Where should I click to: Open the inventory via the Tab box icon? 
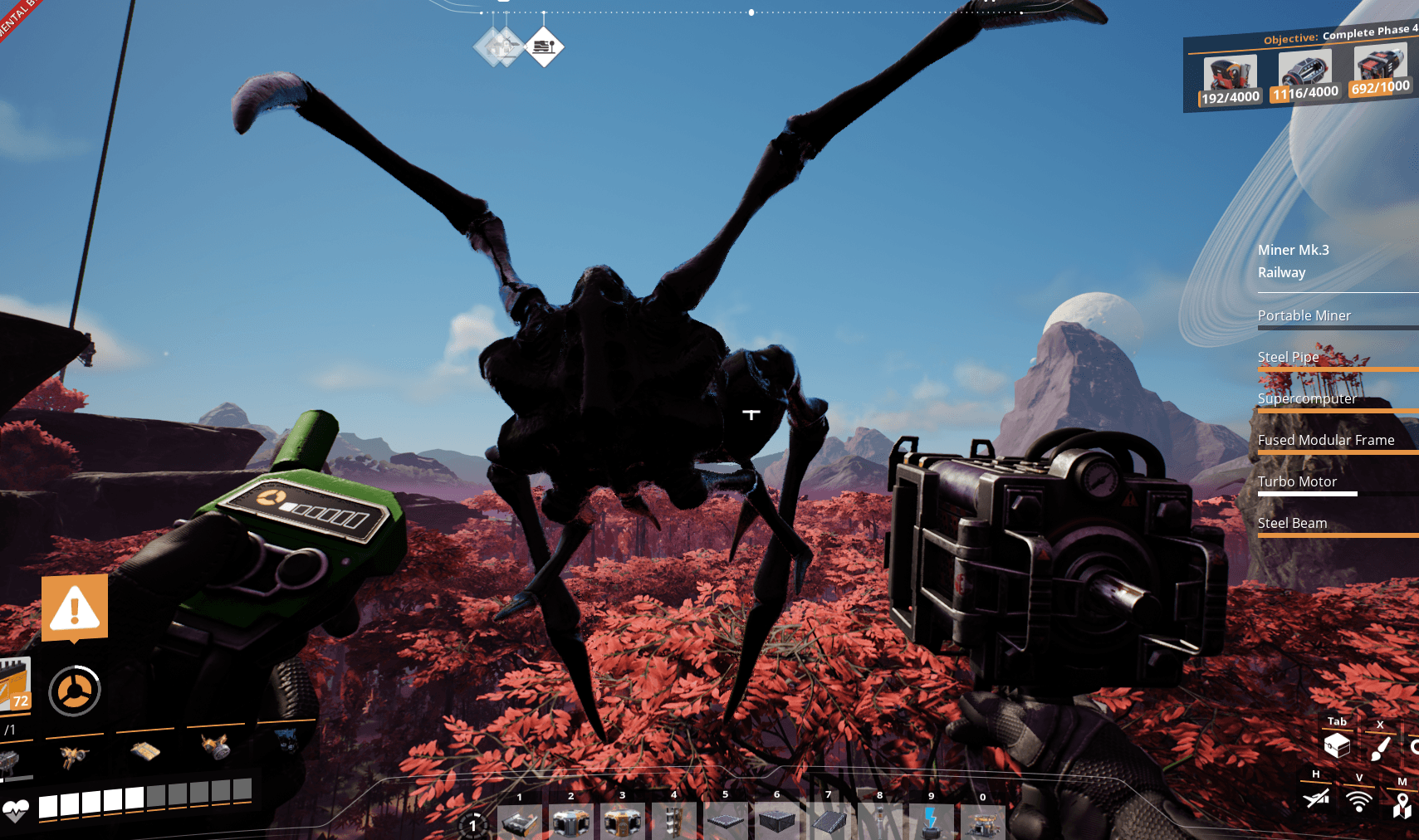[x=1337, y=745]
